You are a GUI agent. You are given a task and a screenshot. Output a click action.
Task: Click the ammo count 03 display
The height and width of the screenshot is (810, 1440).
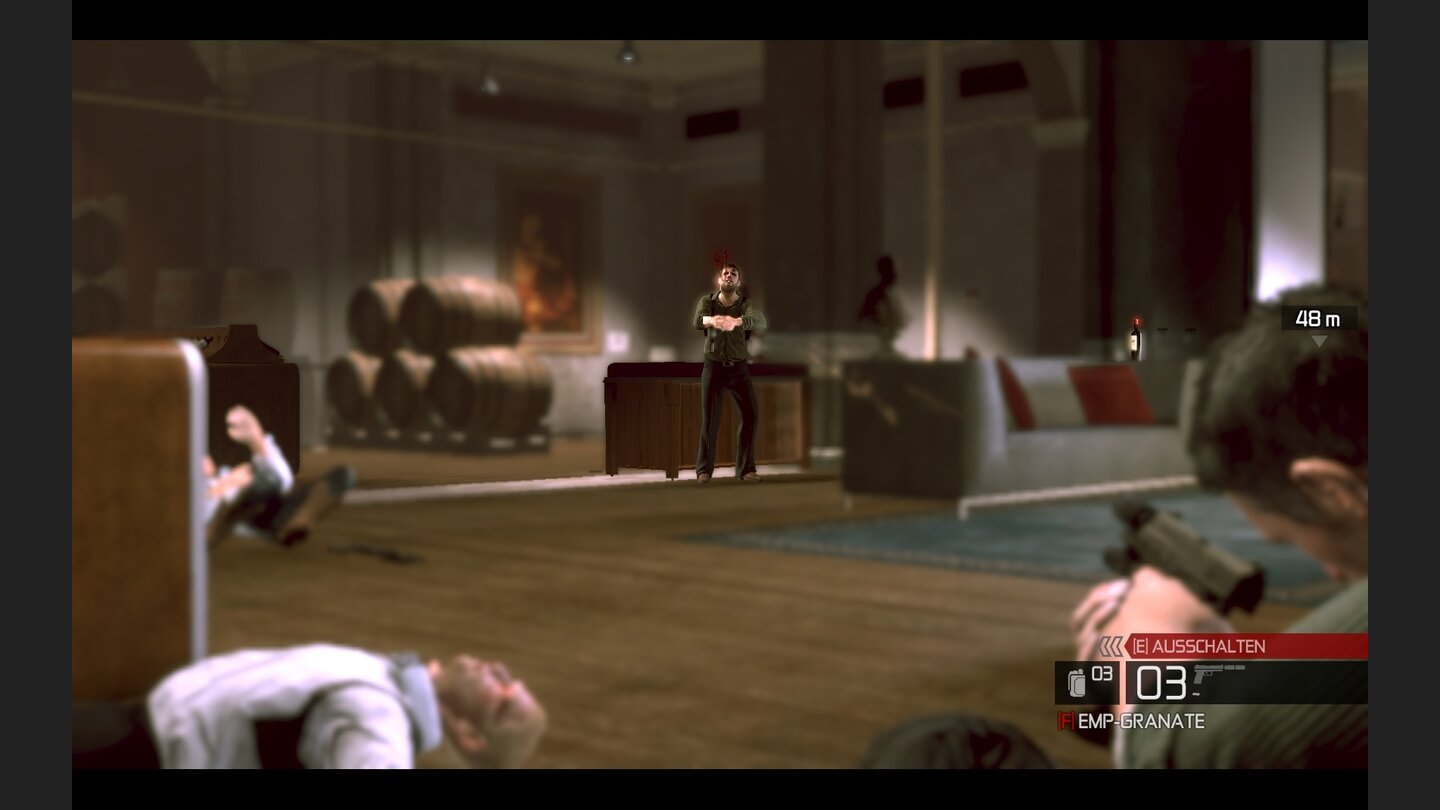(1161, 681)
